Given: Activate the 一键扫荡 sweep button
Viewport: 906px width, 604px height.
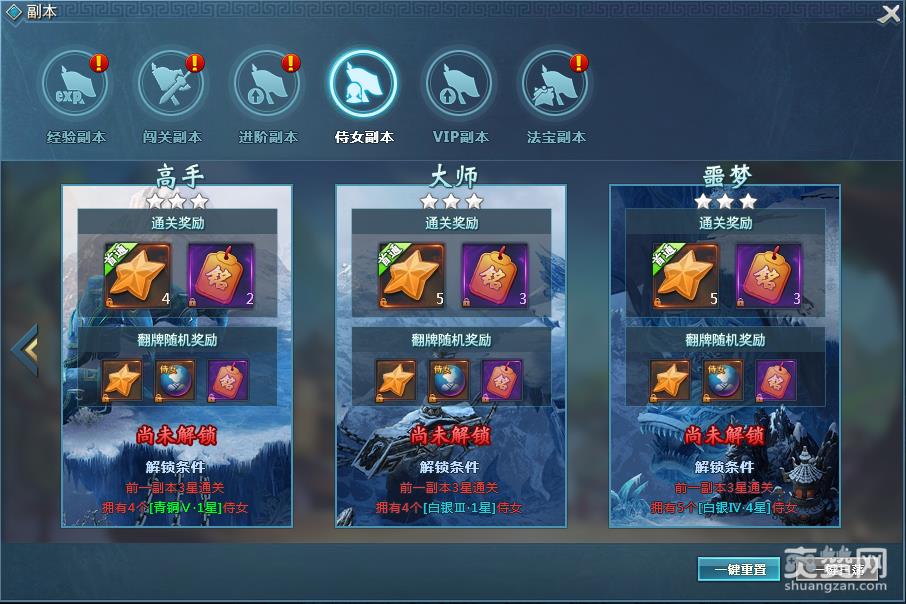Looking at the screenshot, I should pos(838,569).
